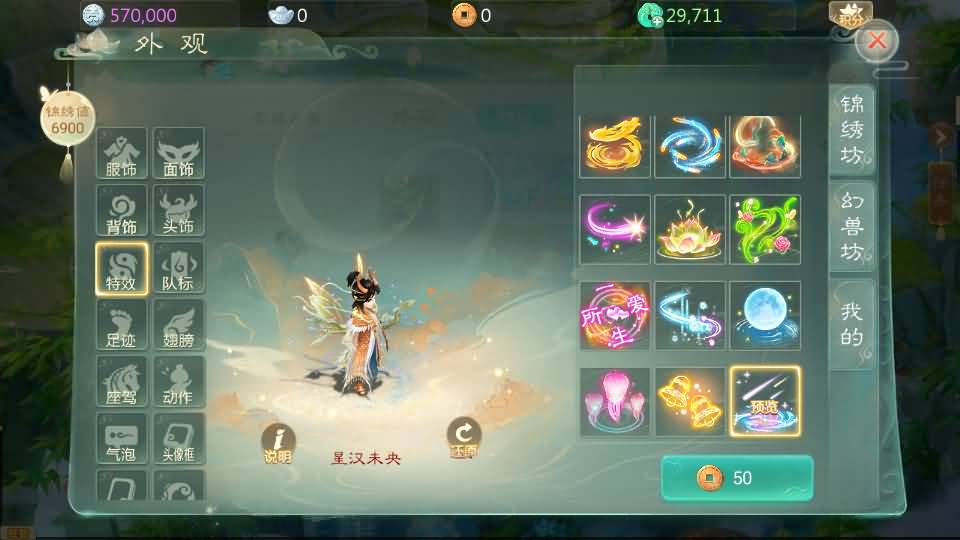Click the 说明 info button

click(278, 444)
